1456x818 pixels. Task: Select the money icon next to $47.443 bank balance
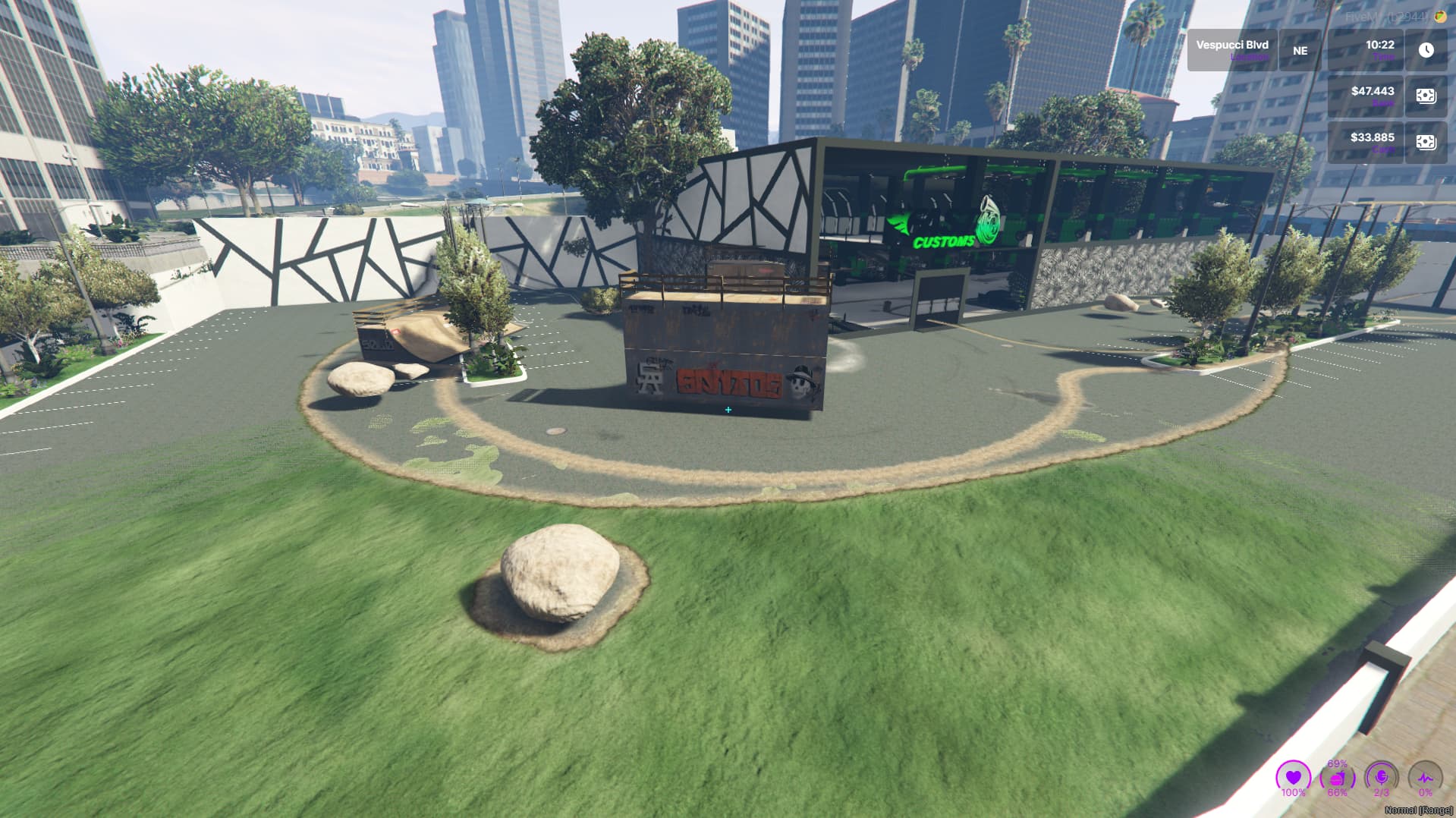coord(1426,96)
